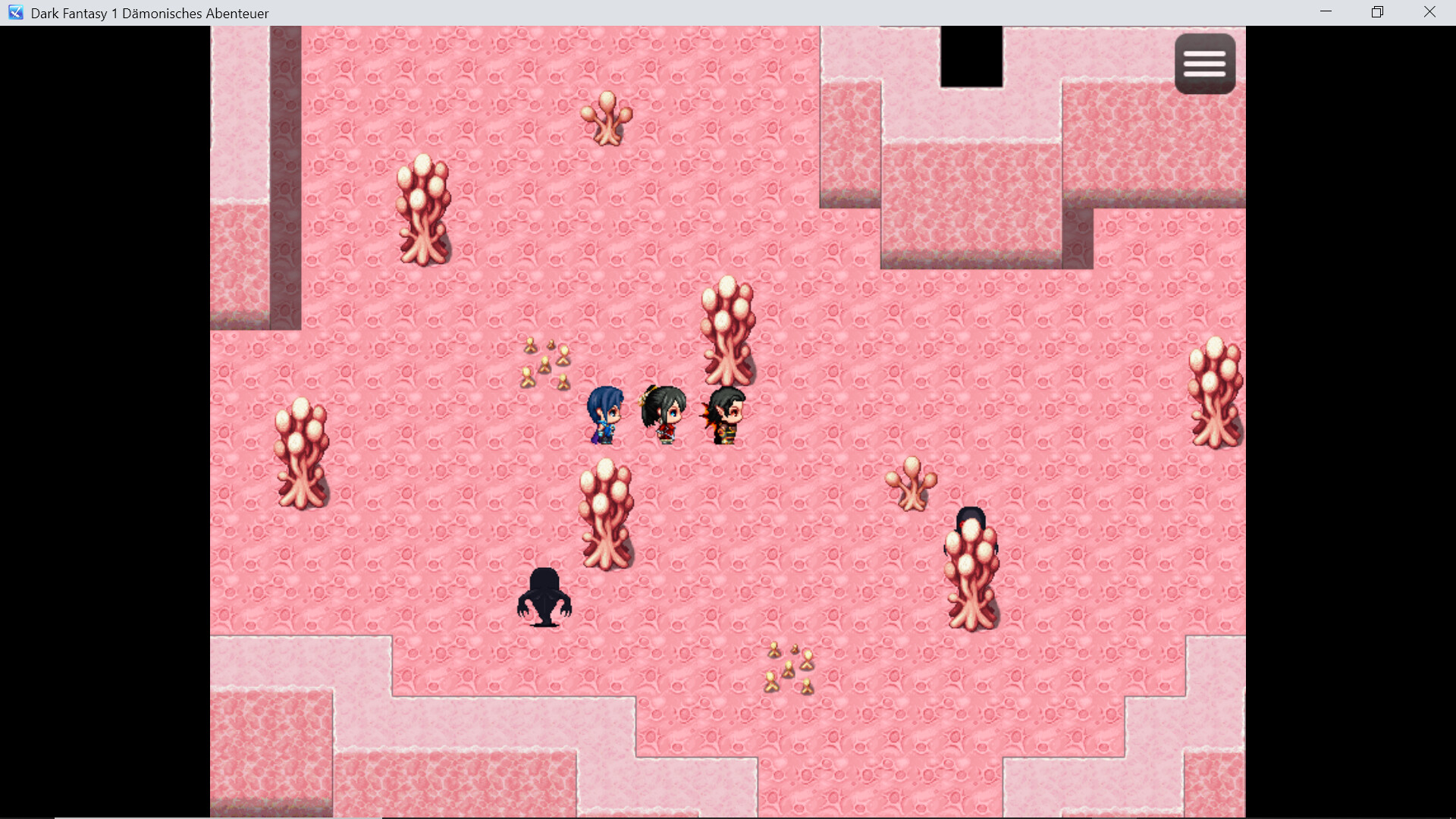Click the lone sprout at the top of the map

(x=607, y=118)
